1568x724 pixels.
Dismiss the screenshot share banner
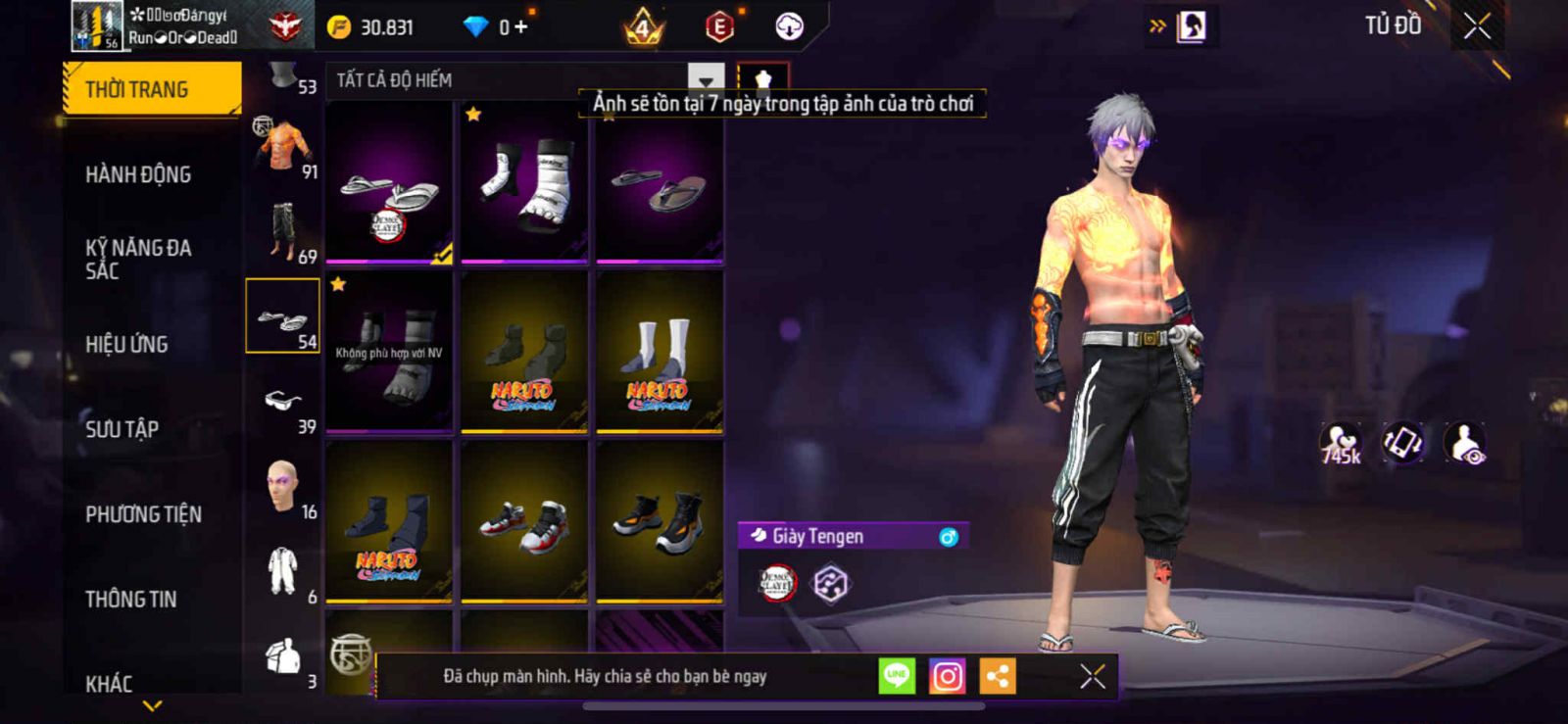coord(1093,676)
